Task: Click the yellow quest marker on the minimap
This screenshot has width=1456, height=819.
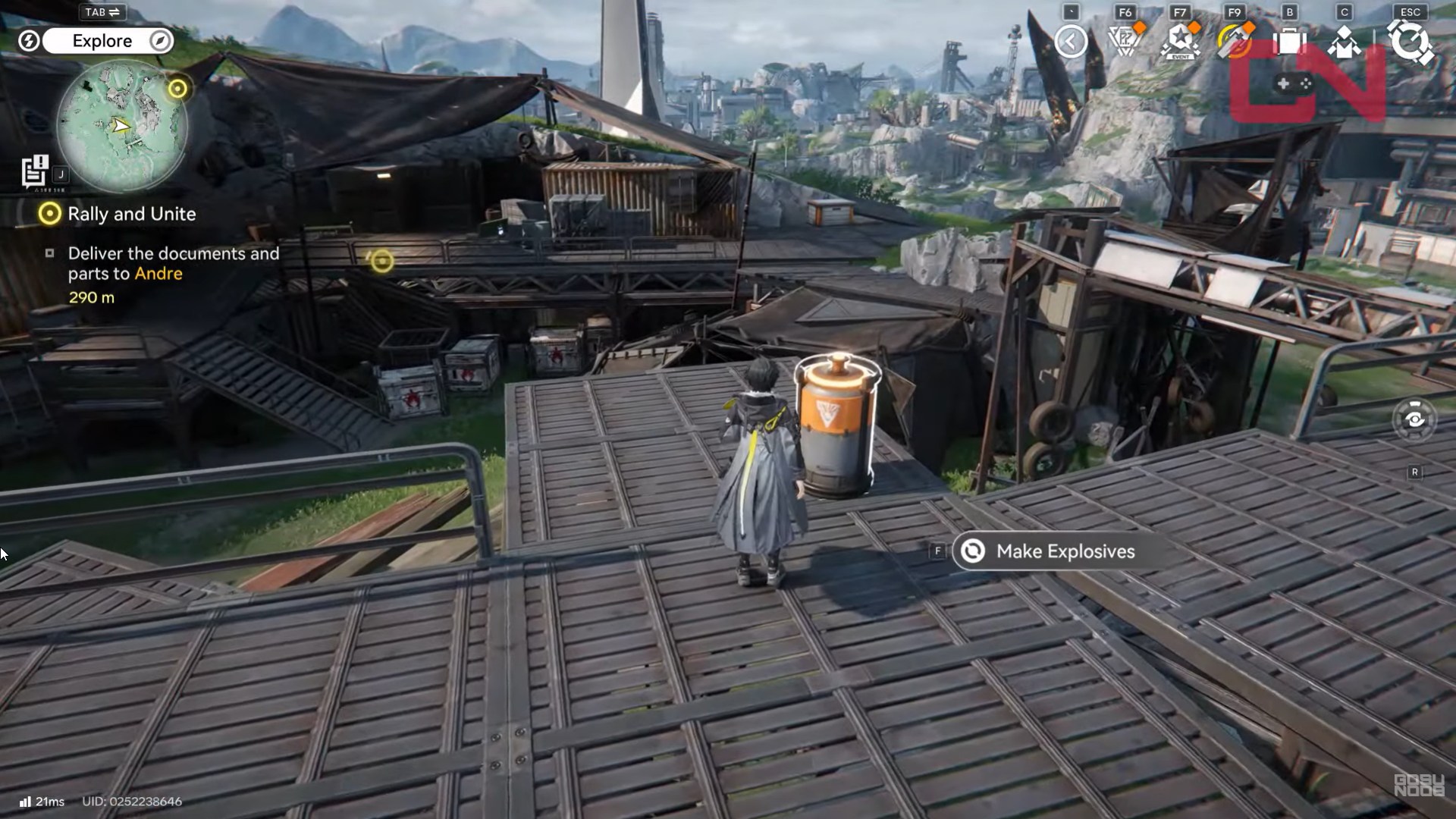Action: coord(179,89)
